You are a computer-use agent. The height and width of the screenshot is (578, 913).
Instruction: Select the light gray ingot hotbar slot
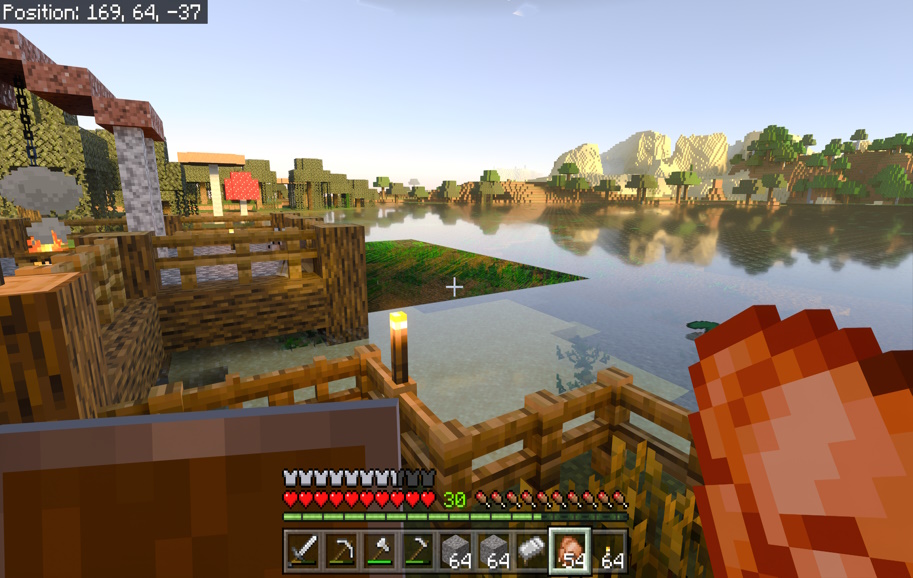532,549
